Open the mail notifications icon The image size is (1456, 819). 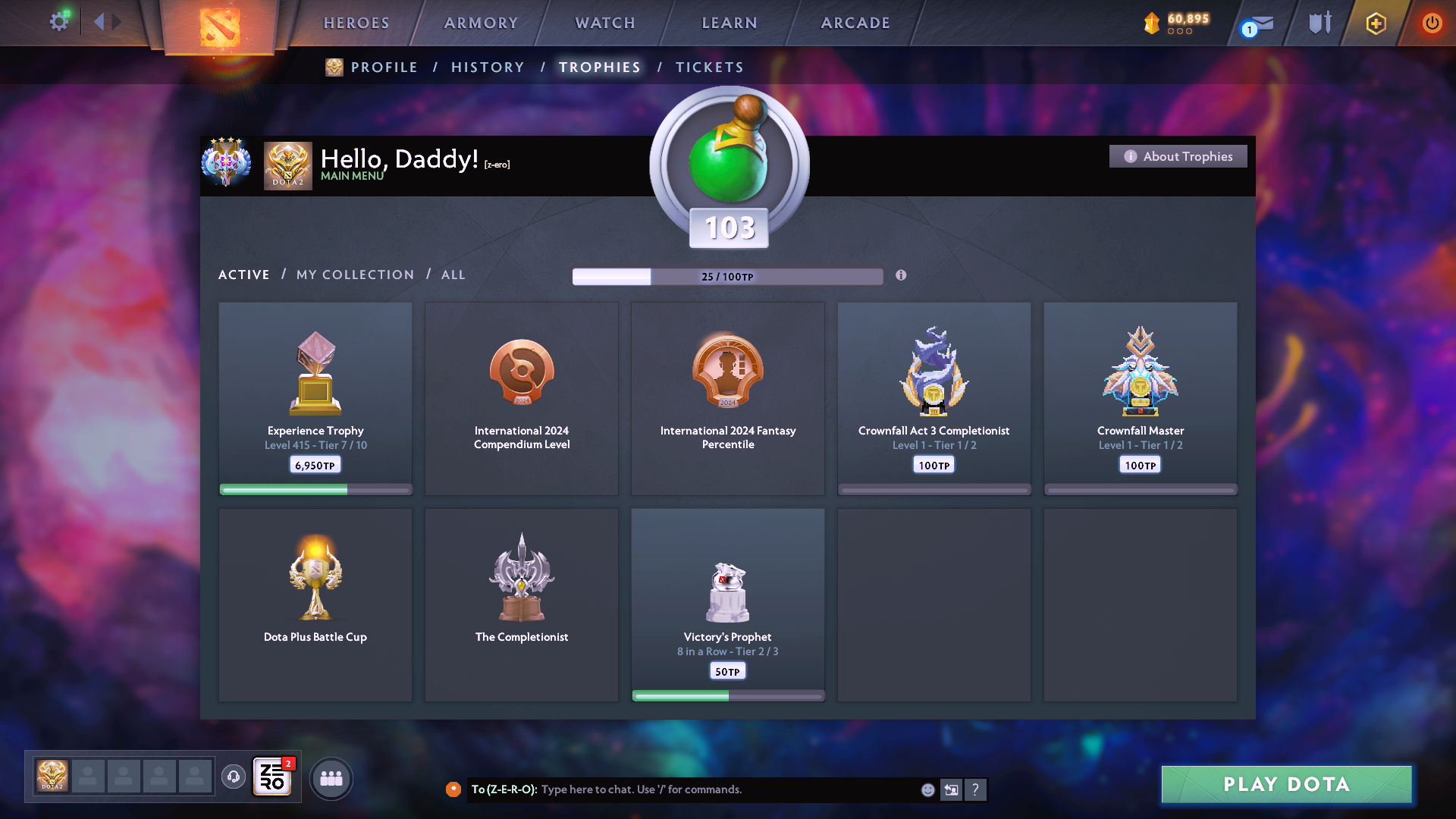[1259, 24]
